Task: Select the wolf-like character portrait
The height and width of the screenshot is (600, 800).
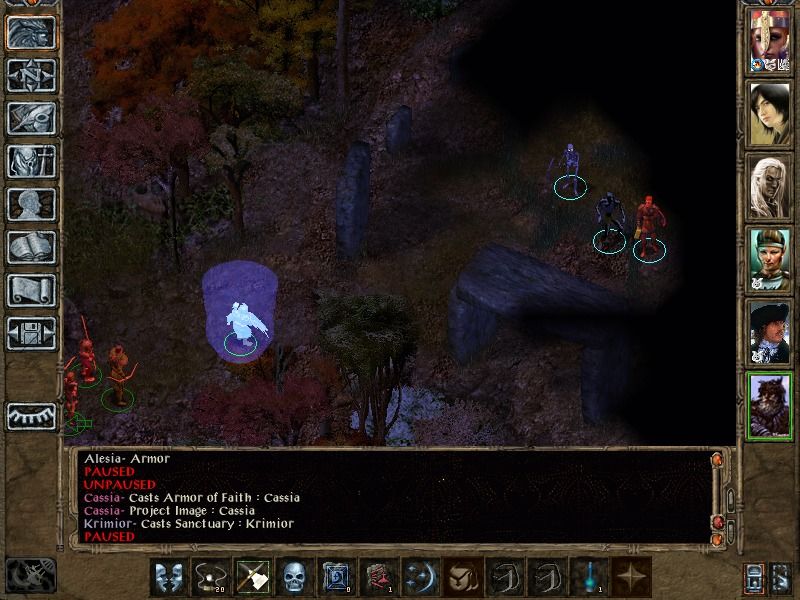Action: coord(770,406)
